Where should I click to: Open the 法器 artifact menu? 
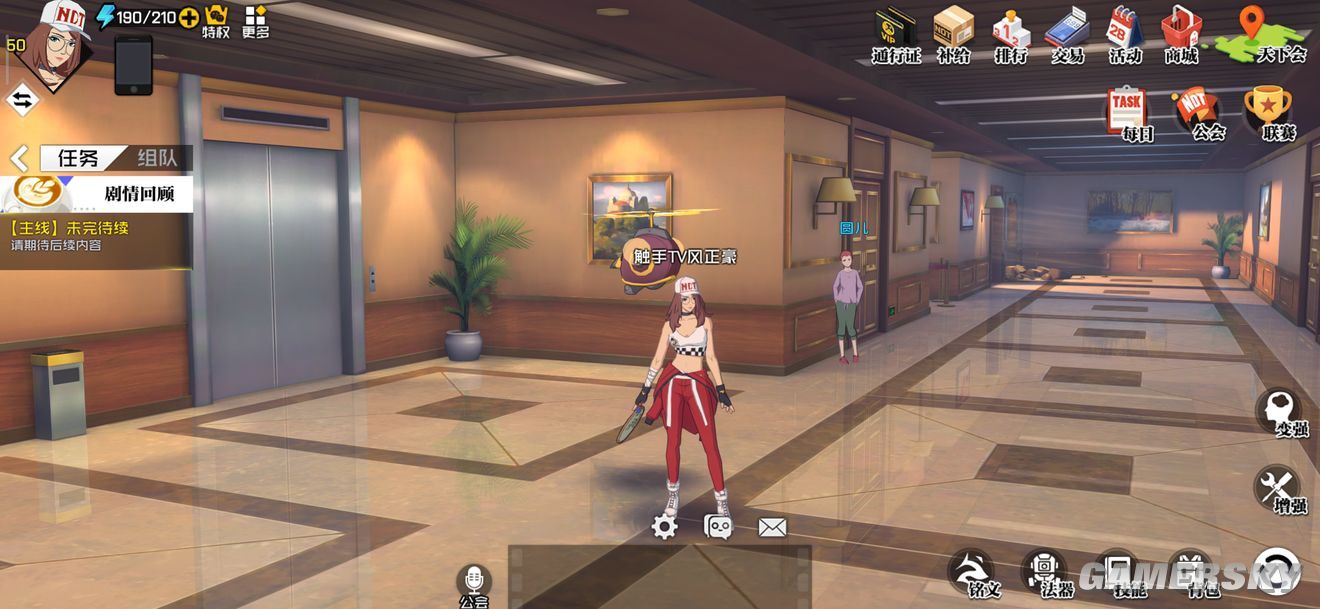1044,571
